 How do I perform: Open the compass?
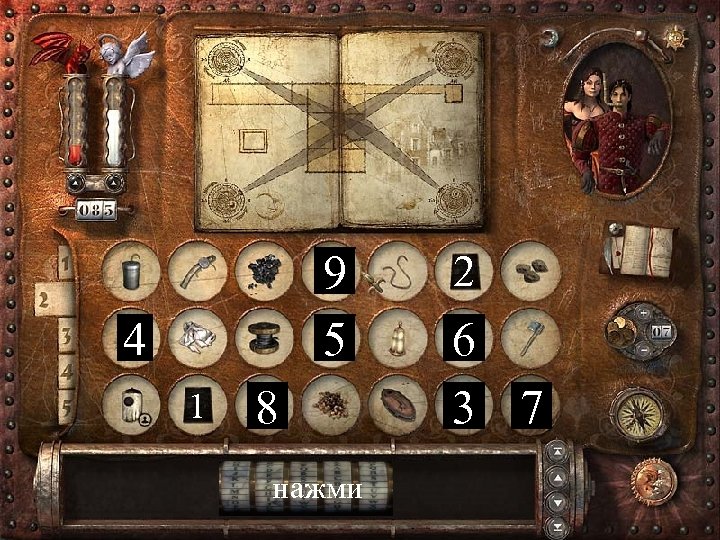(x=638, y=411)
